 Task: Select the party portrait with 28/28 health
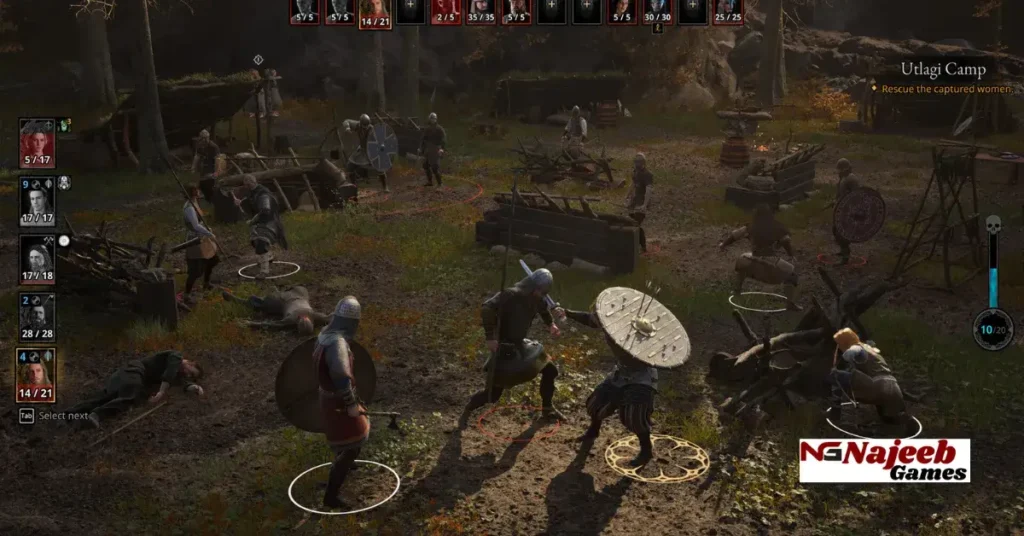pyautogui.click(x=37, y=317)
